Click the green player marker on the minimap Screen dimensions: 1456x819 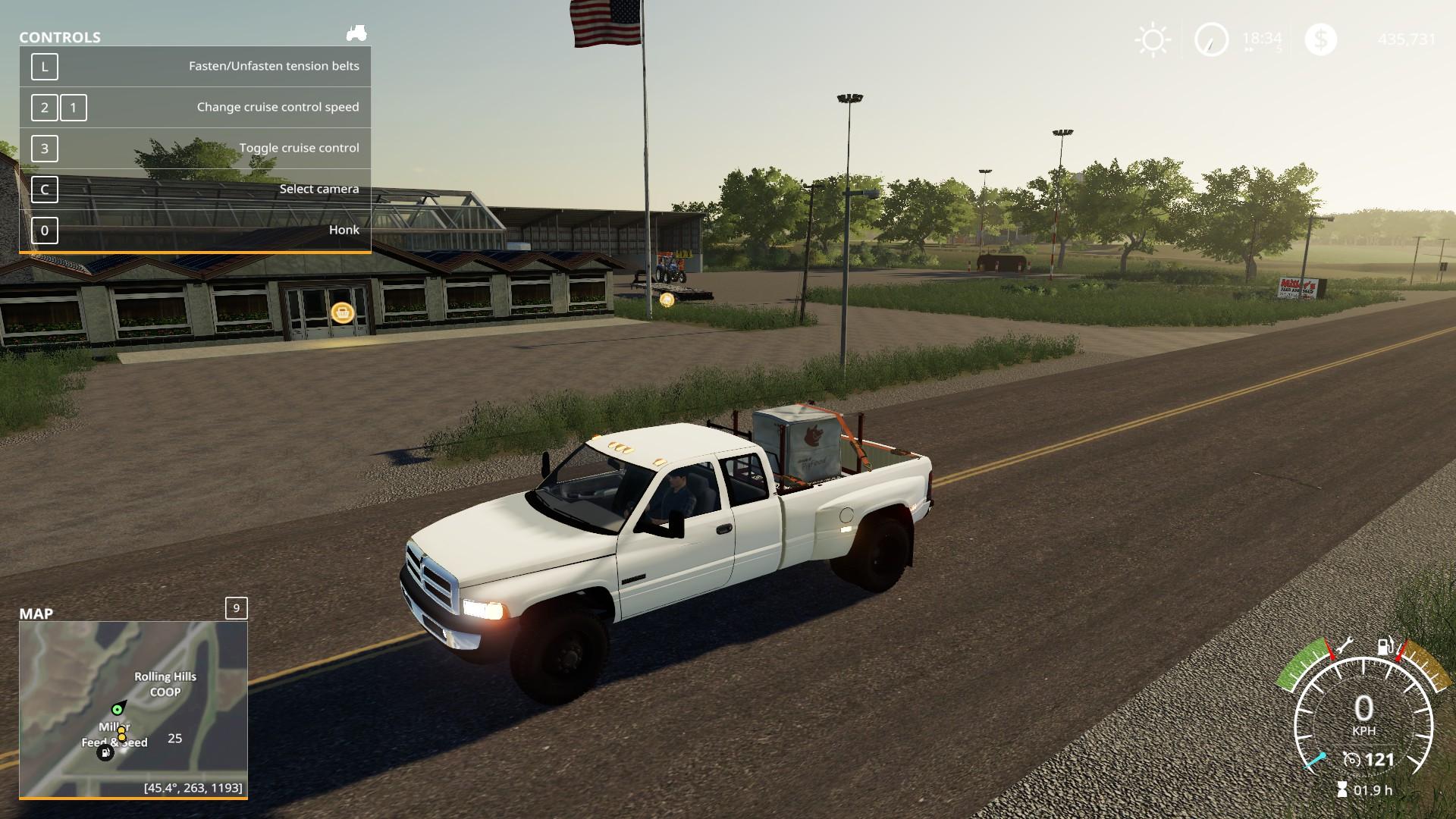click(118, 710)
